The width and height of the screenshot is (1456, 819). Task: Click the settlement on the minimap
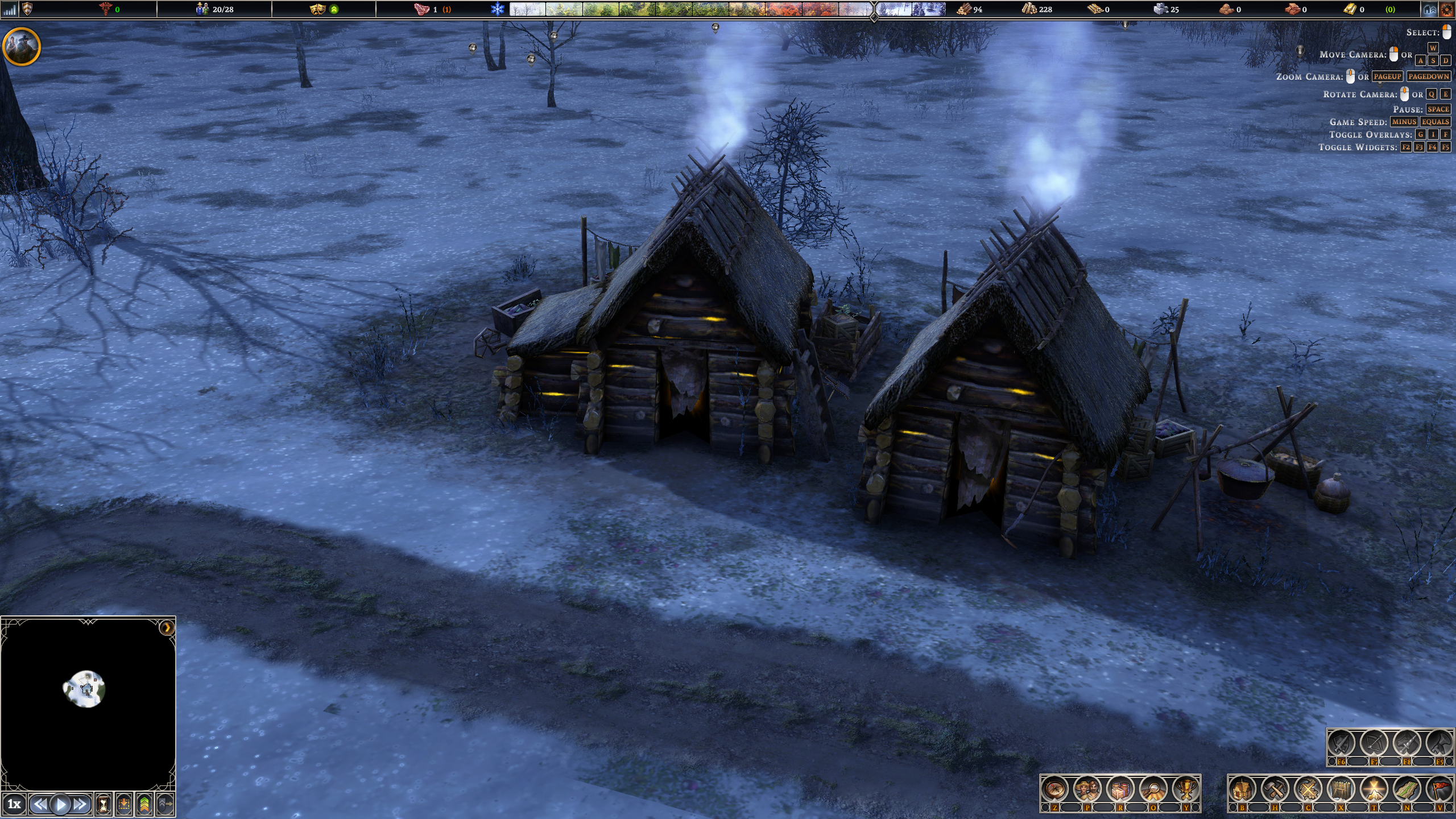(x=85, y=689)
